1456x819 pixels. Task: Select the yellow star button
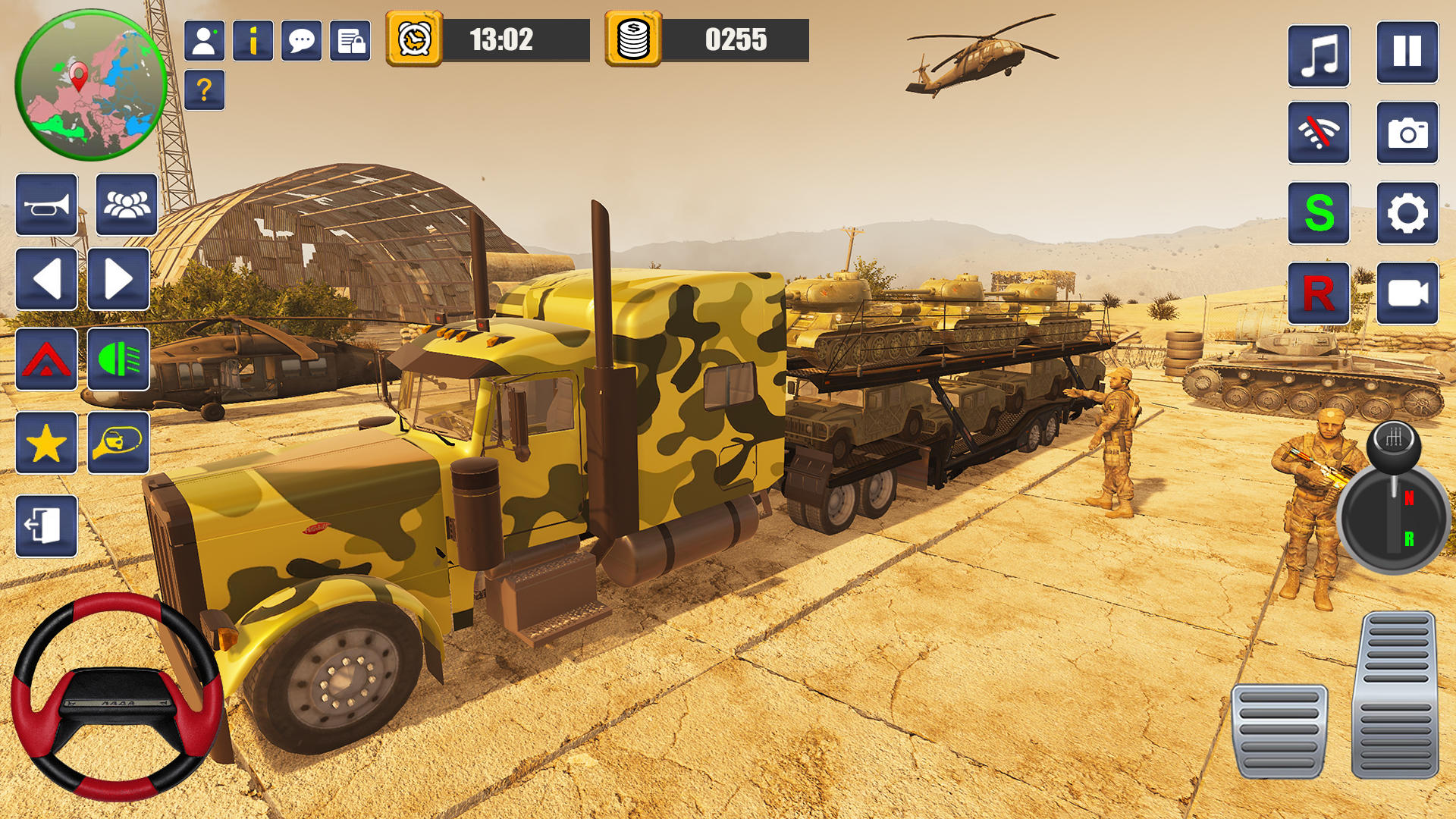click(46, 443)
